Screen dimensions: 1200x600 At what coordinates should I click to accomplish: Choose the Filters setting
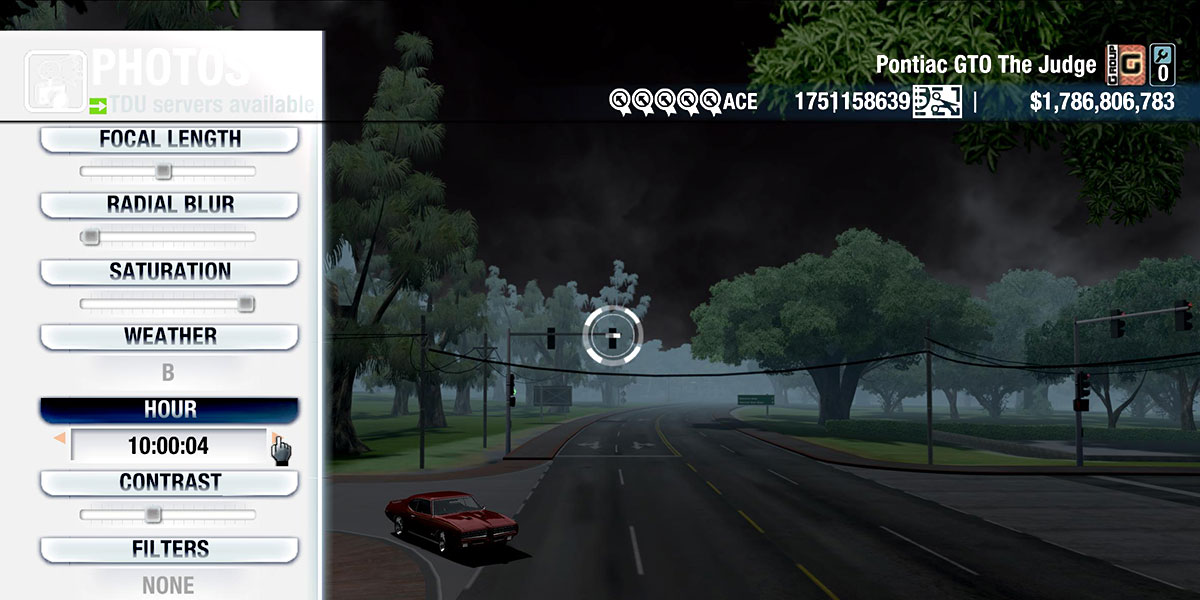169,549
